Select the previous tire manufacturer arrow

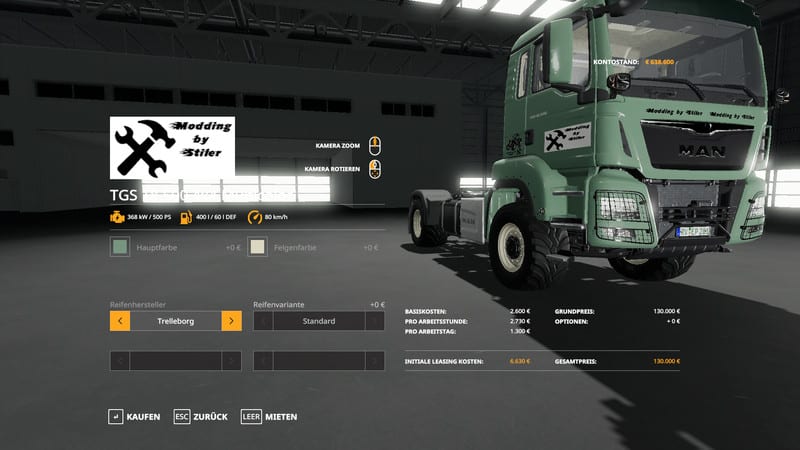pos(120,321)
